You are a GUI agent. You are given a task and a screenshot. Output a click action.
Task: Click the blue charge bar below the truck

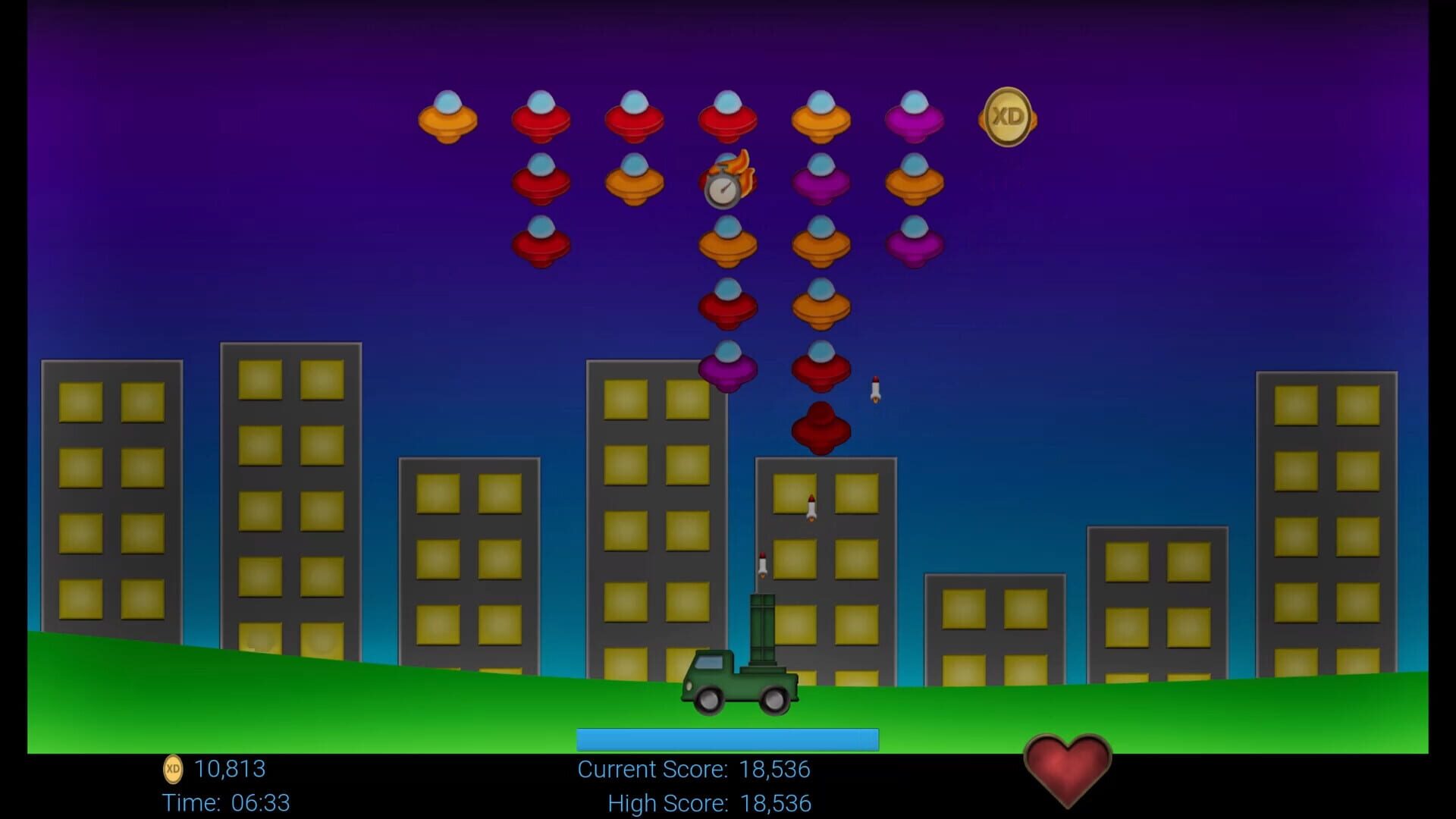click(726, 737)
